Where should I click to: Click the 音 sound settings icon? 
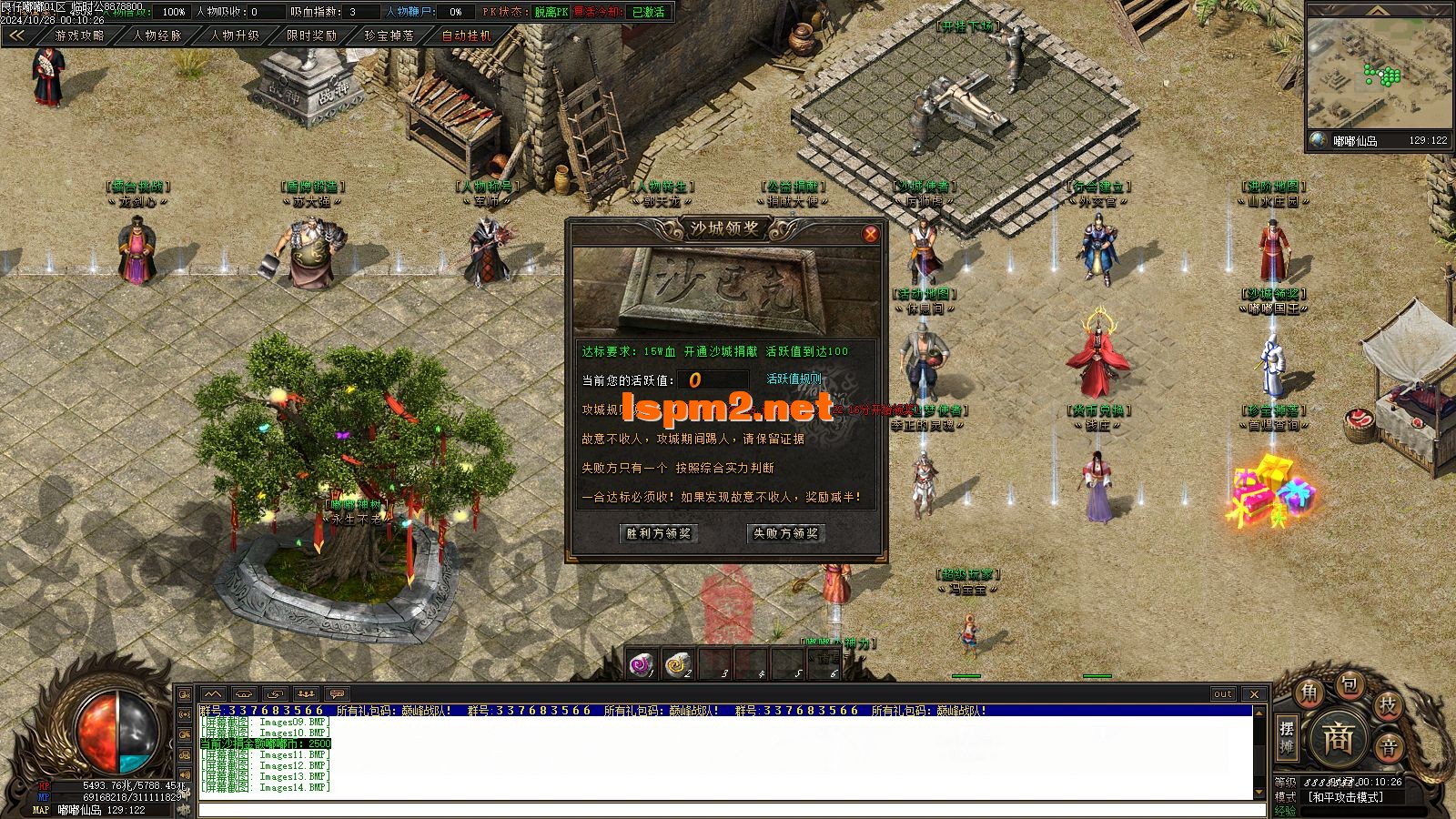1389,746
